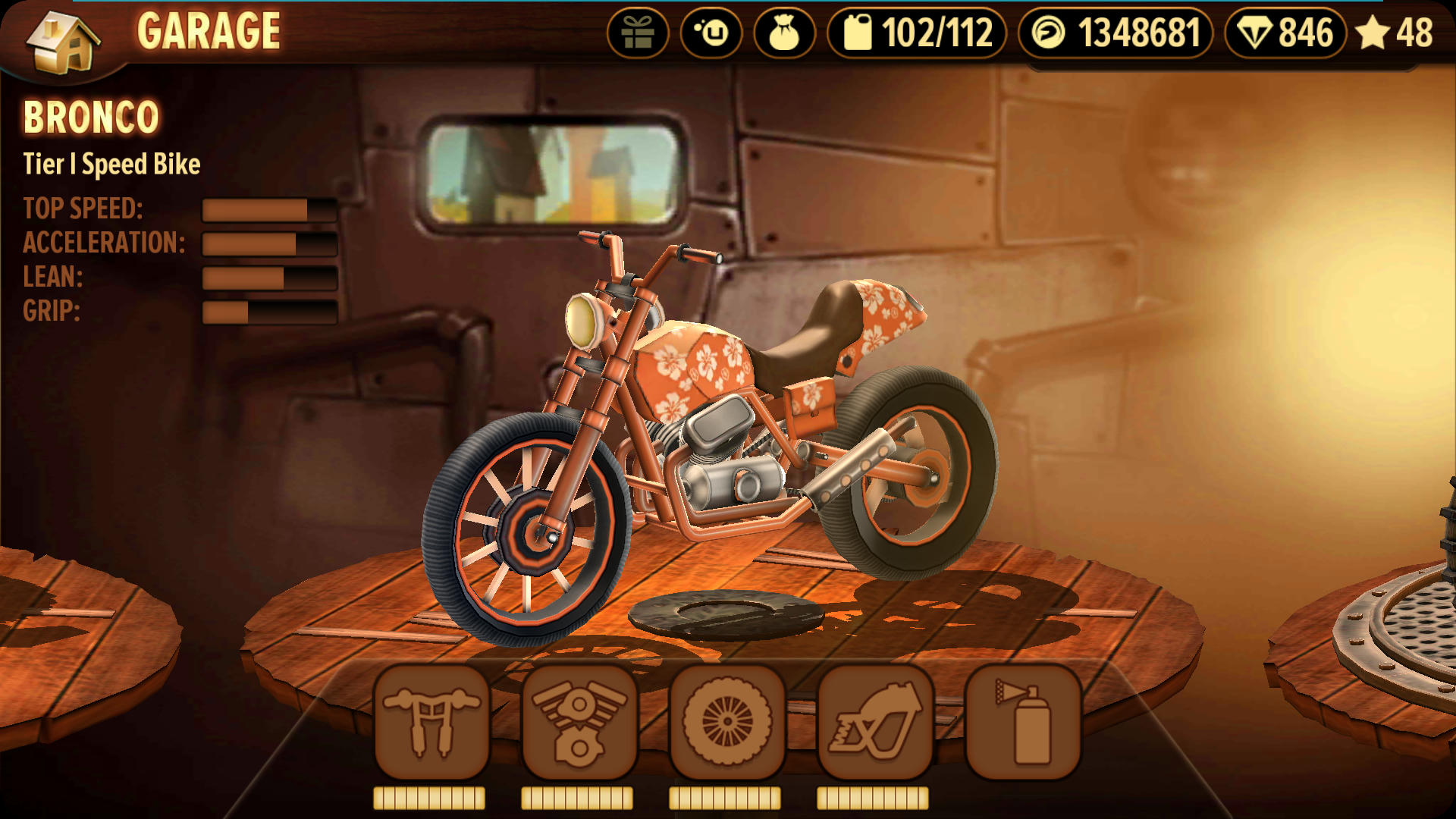Open the spray paint customization

coord(1022,723)
